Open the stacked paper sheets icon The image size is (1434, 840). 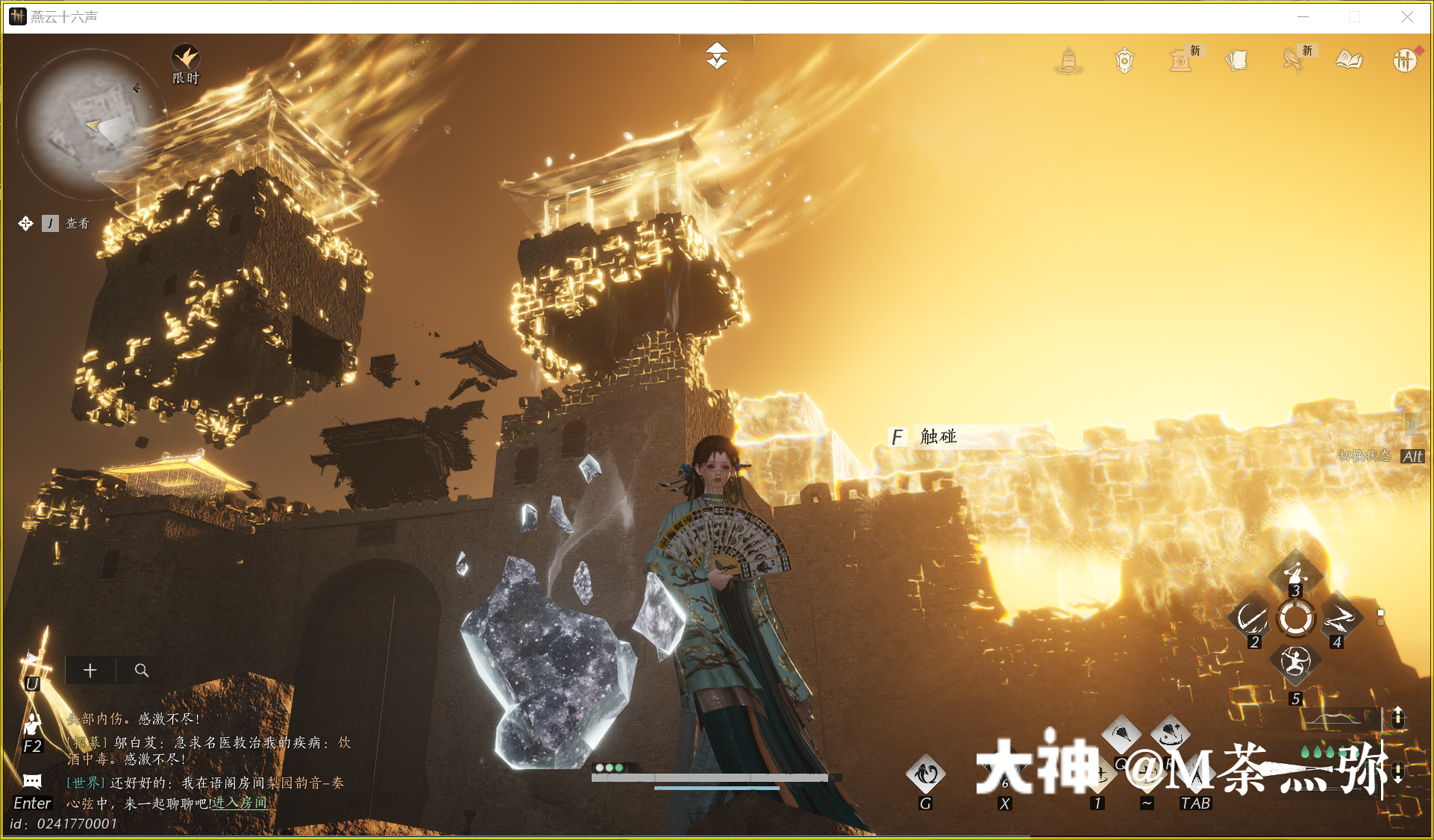(1236, 60)
